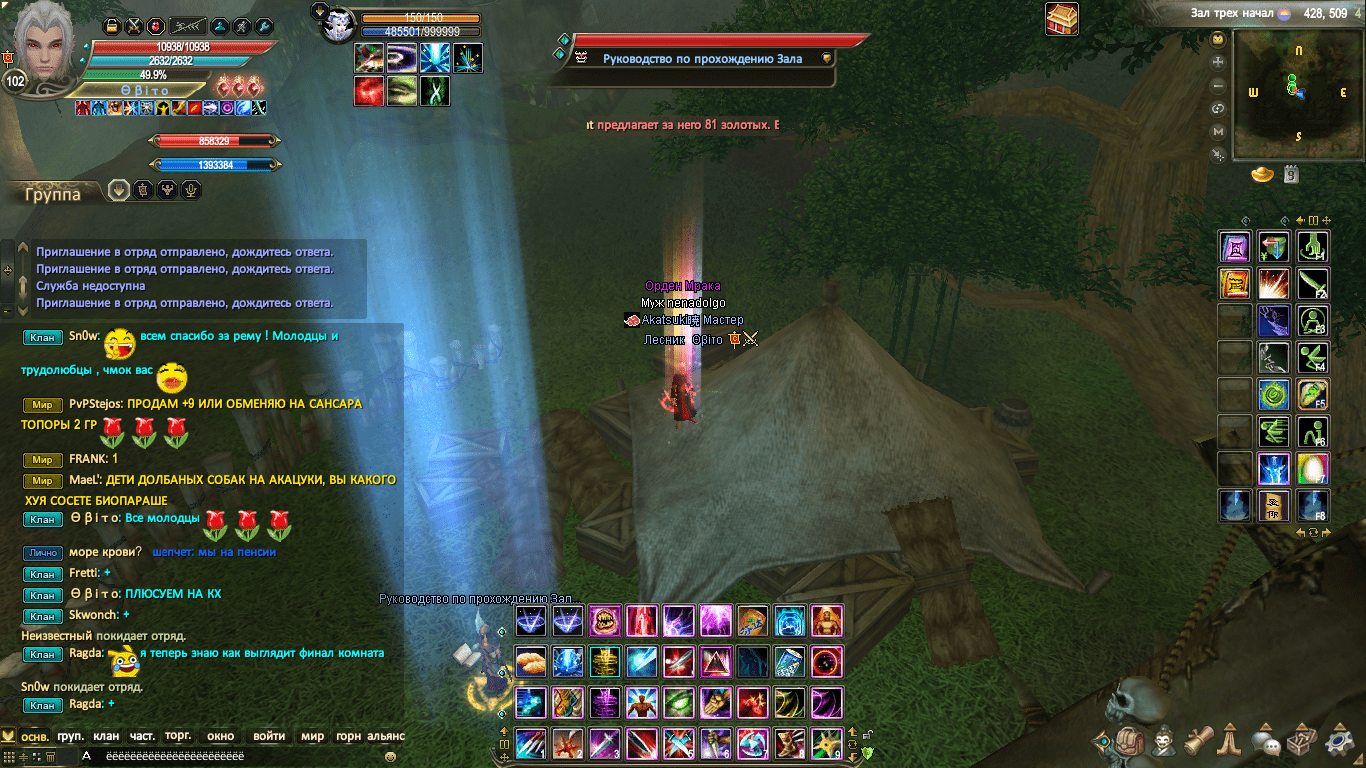1366x768 pixels.
Task: Open the "торг." trade chat tab
Action: pos(178,736)
